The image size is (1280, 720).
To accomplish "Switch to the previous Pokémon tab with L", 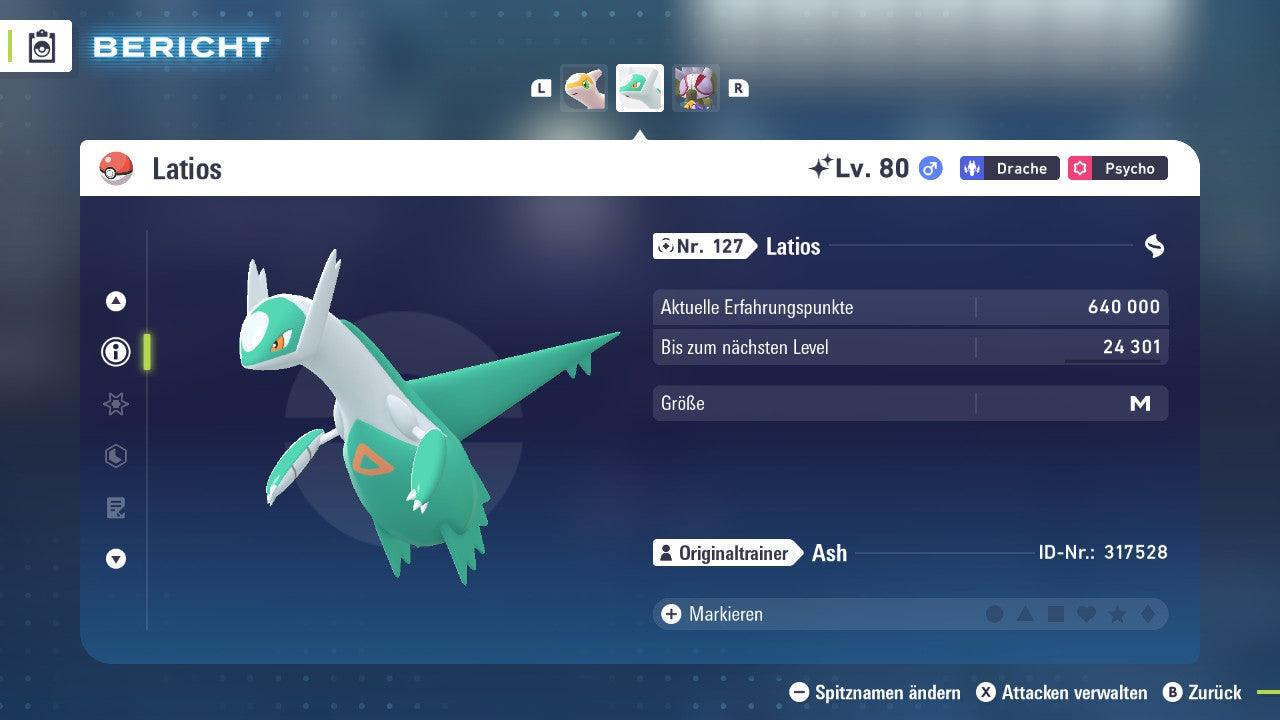I will click(541, 88).
